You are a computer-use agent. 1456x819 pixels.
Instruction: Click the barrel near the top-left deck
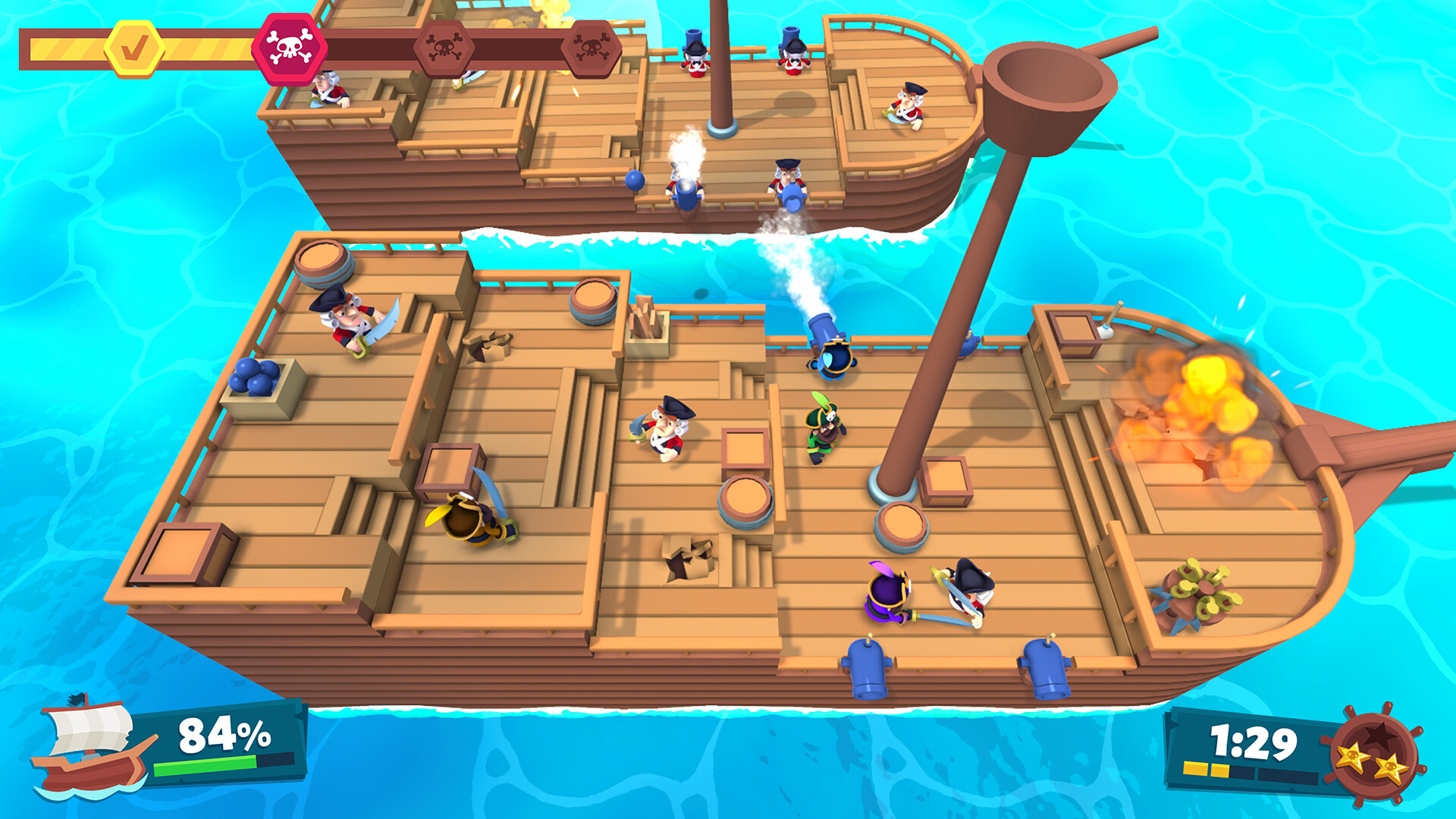pos(324,263)
